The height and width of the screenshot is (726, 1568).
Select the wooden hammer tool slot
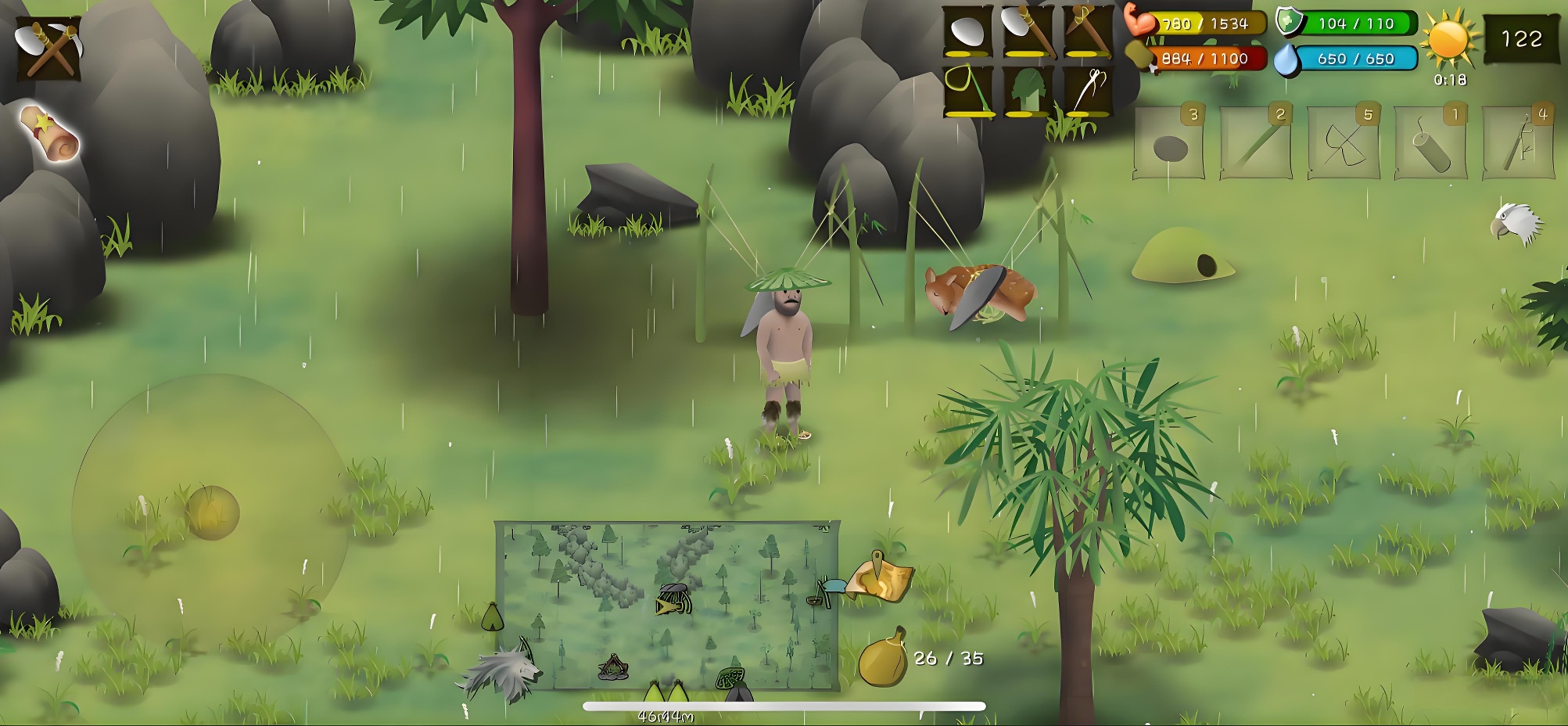[x=1088, y=33]
